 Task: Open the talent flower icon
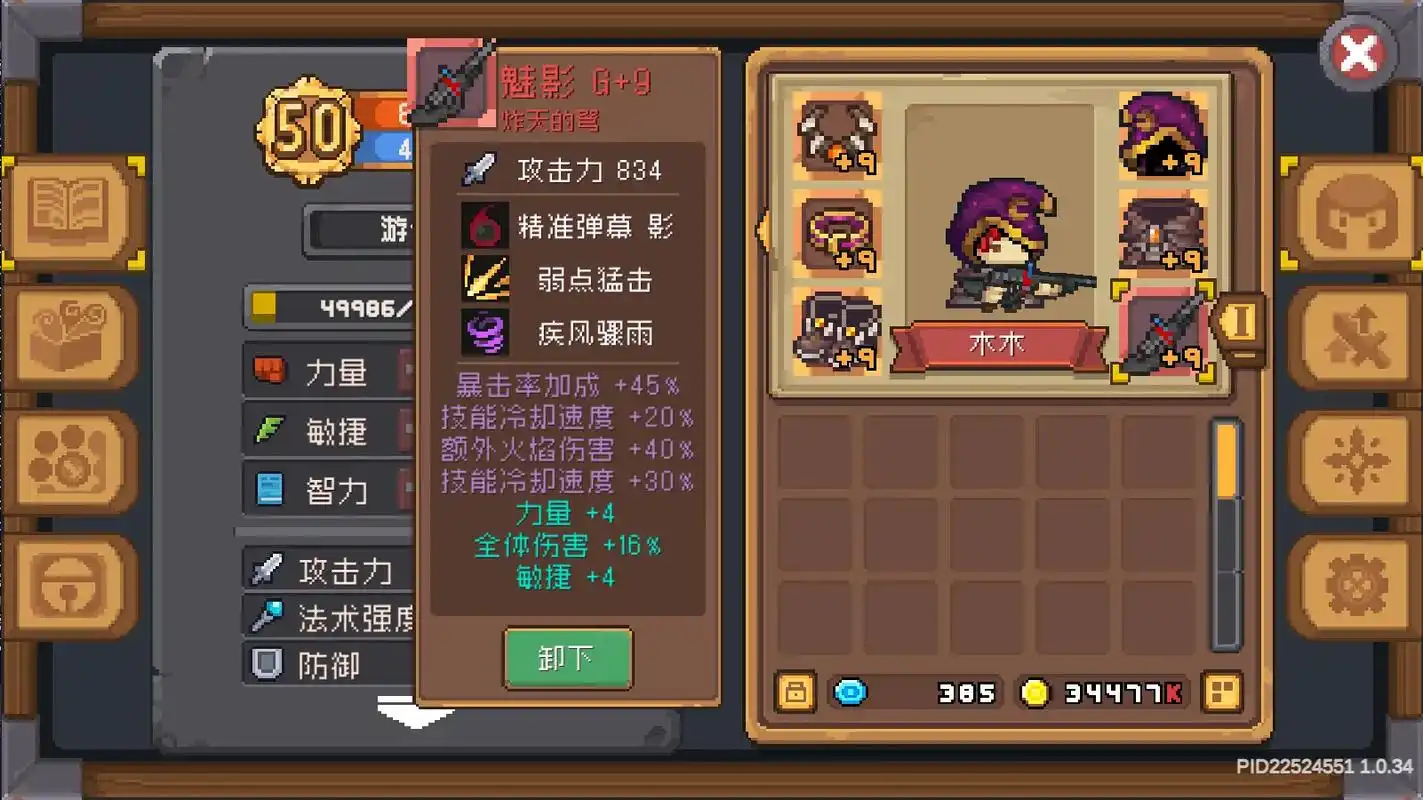pyautogui.click(x=1355, y=460)
